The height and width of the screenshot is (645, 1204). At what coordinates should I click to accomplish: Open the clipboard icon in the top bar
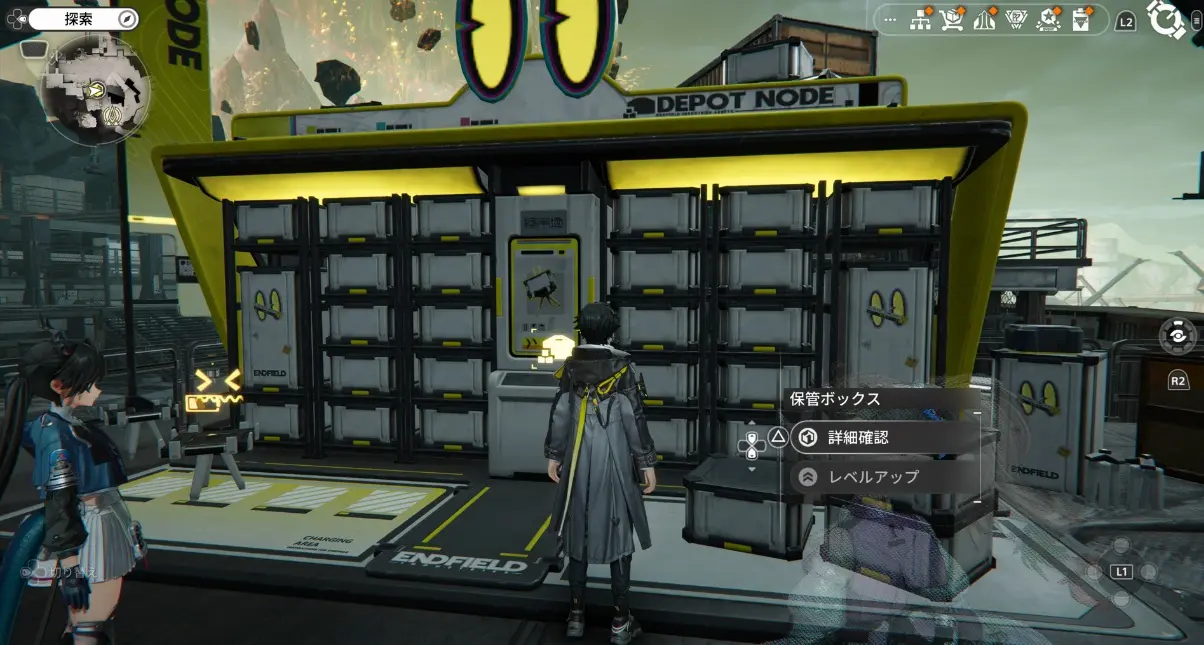(x=1081, y=20)
